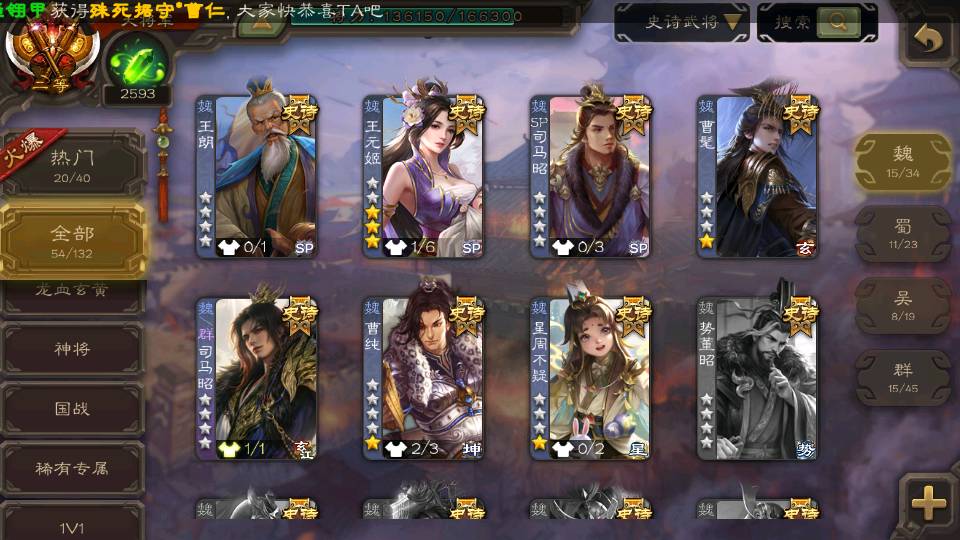Select the 星周不疑 general card
This screenshot has height=540, width=960.
(591, 378)
